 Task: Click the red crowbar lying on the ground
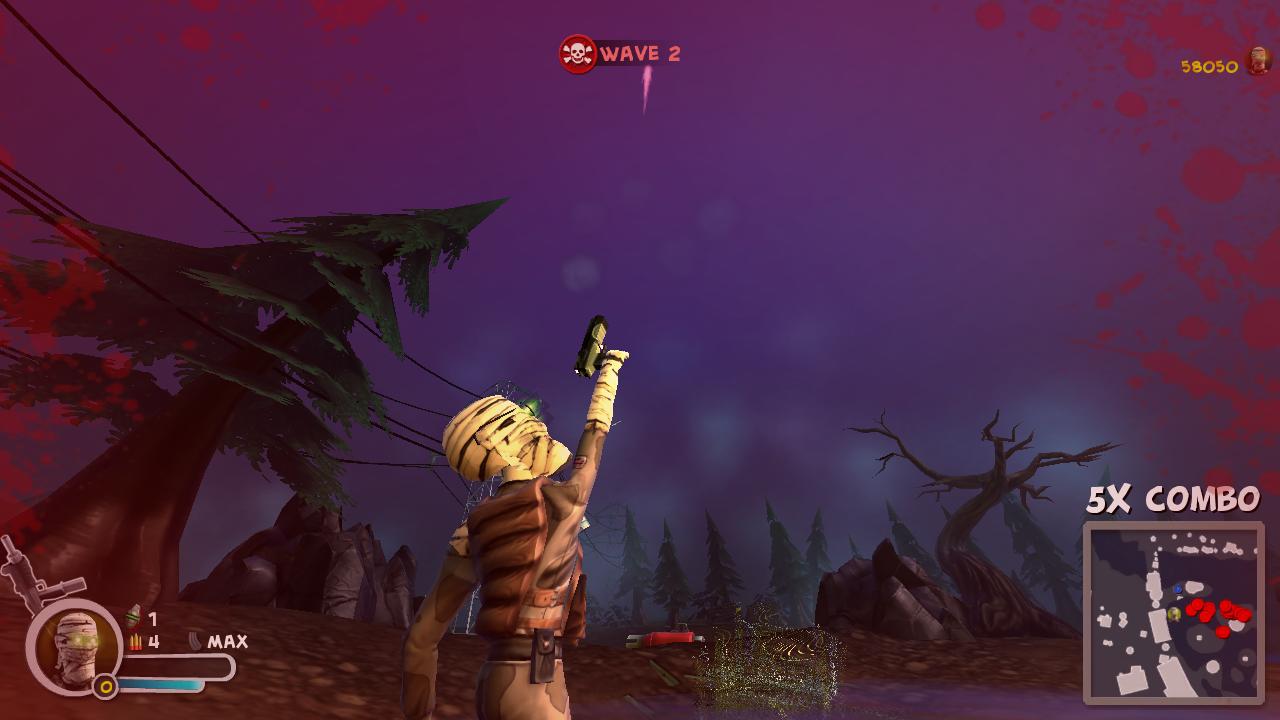coord(662,634)
